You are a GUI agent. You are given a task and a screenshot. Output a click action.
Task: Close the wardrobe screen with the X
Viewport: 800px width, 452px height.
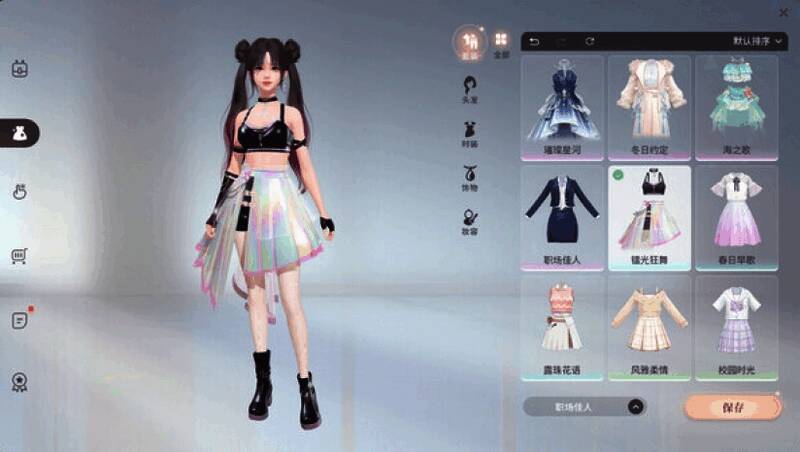[783, 12]
